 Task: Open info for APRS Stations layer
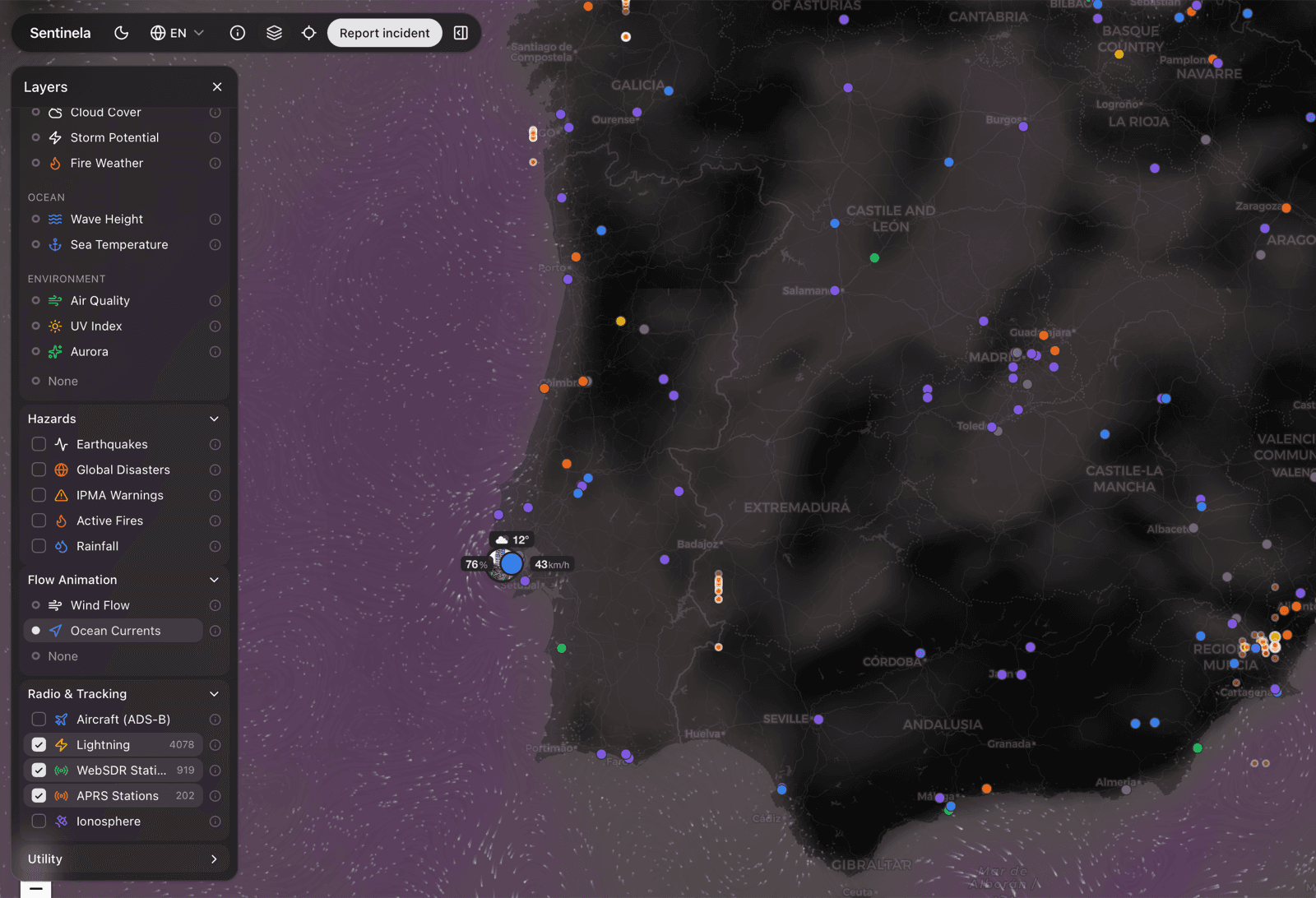(x=215, y=795)
